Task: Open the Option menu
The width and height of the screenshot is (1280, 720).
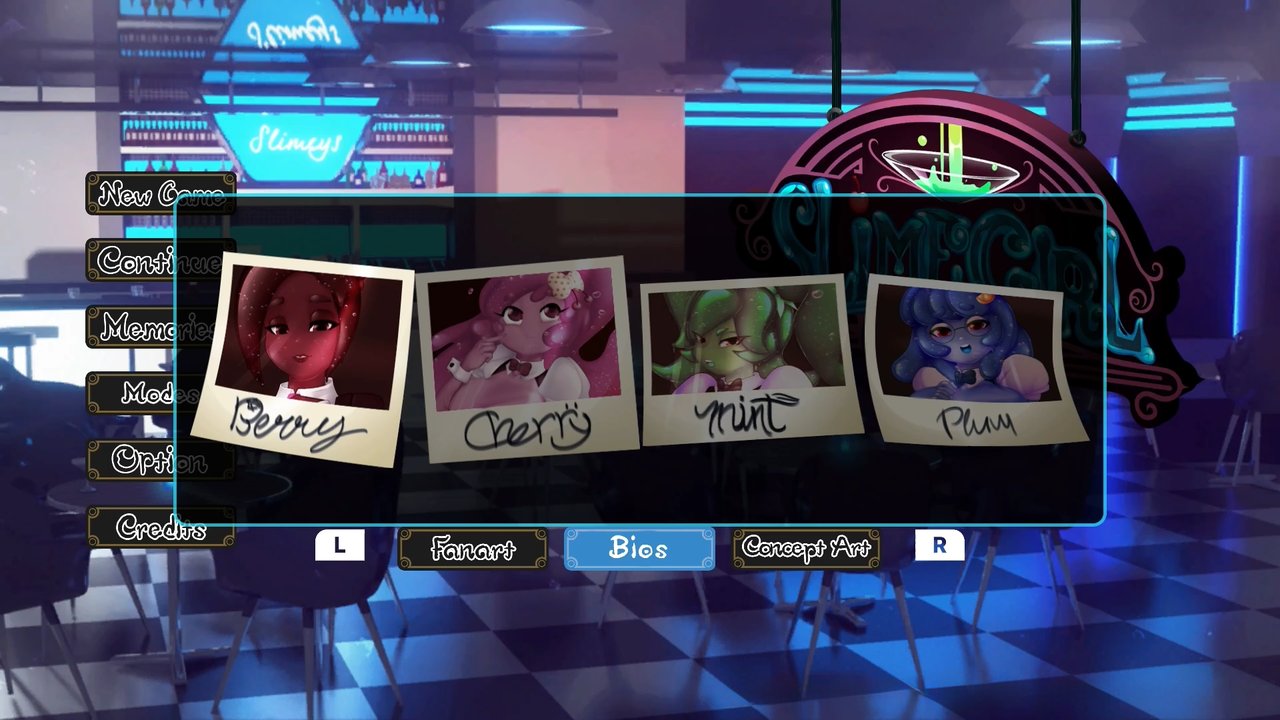Action: (160, 462)
